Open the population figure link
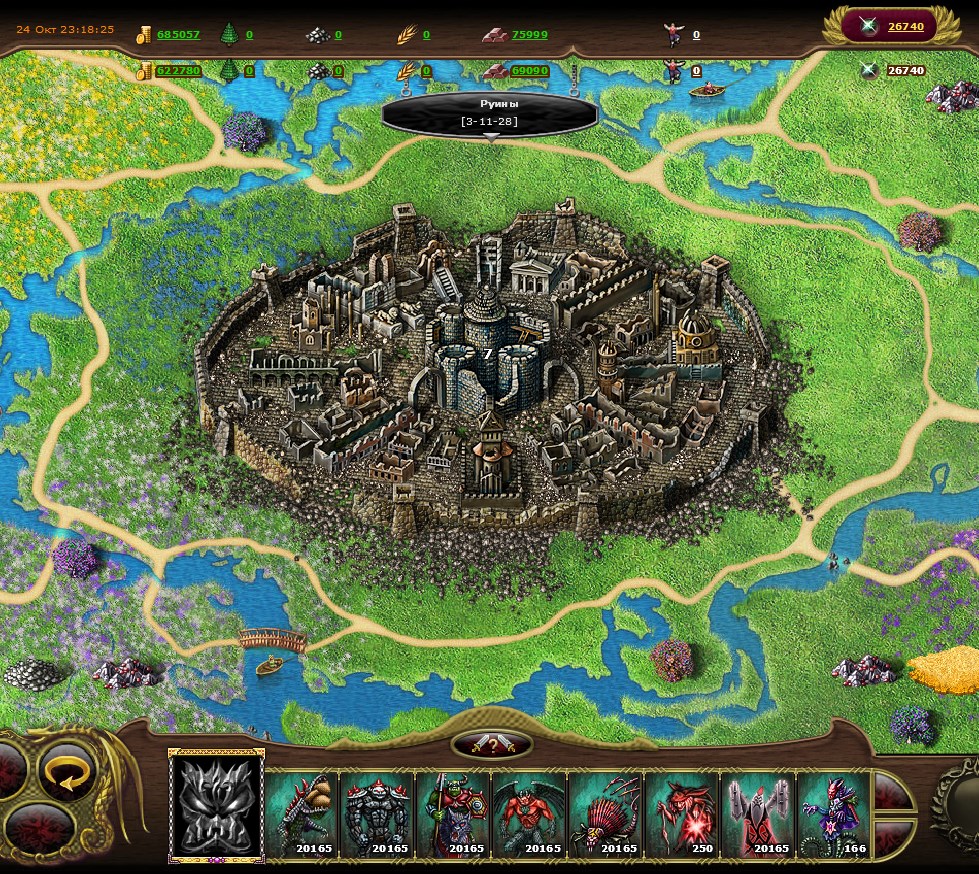Viewport: 979px width, 874px height. point(696,34)
